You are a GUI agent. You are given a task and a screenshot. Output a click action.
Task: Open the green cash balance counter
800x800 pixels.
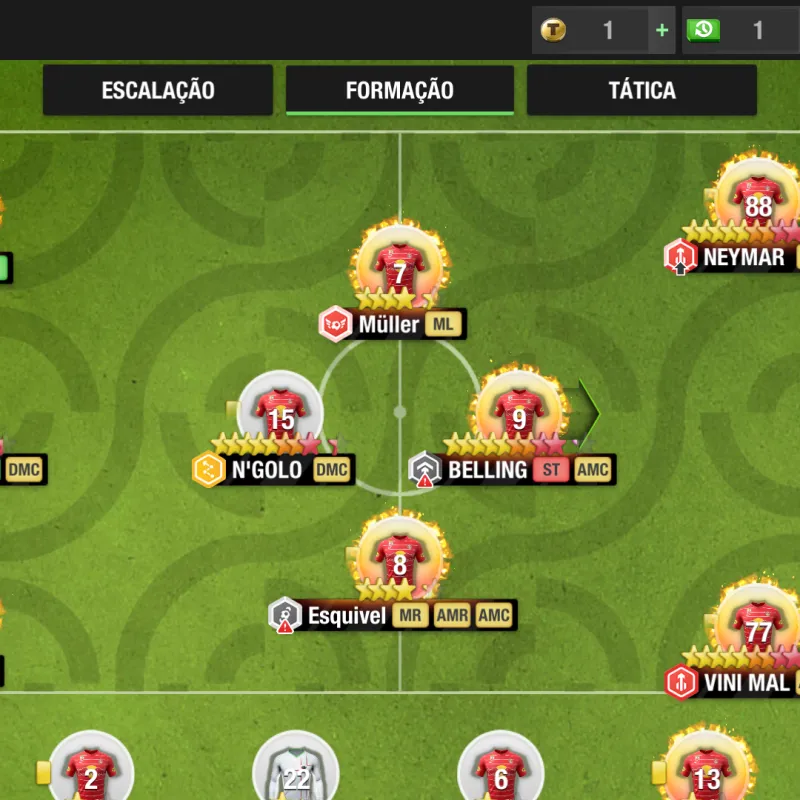click(x=740, y=30)
